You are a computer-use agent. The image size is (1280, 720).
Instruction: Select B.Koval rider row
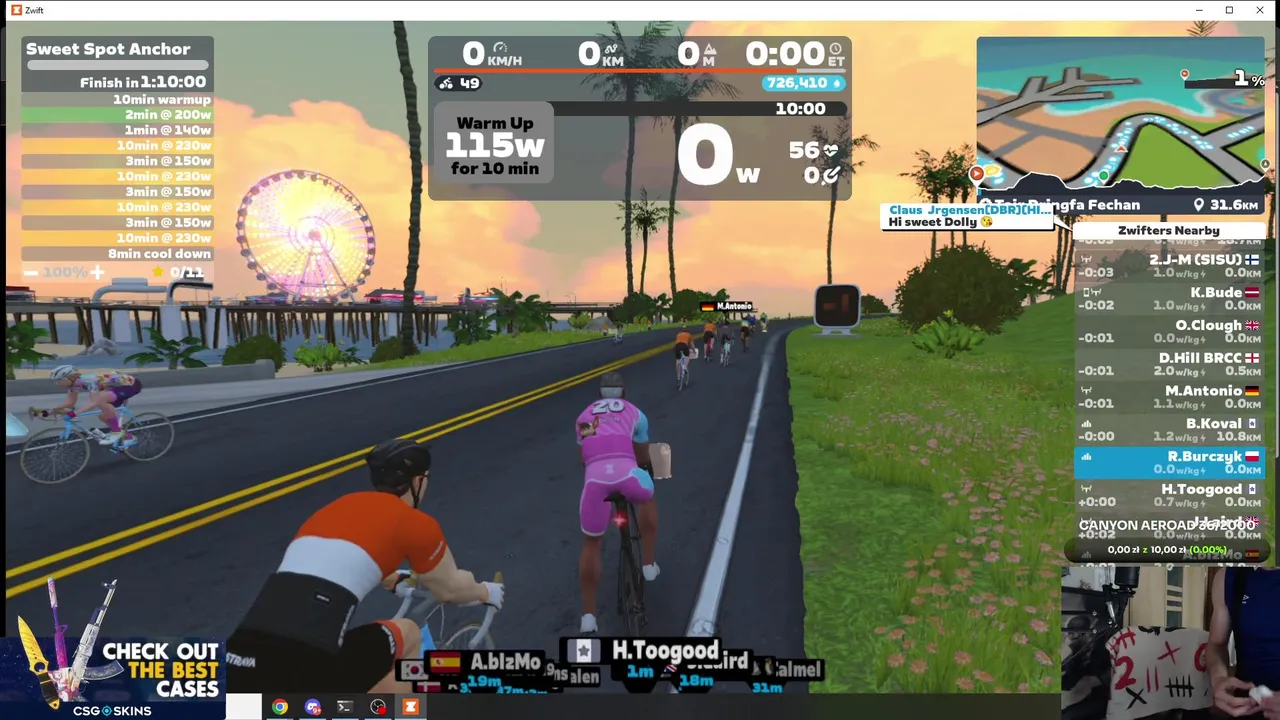click(x=1170, y=429)
